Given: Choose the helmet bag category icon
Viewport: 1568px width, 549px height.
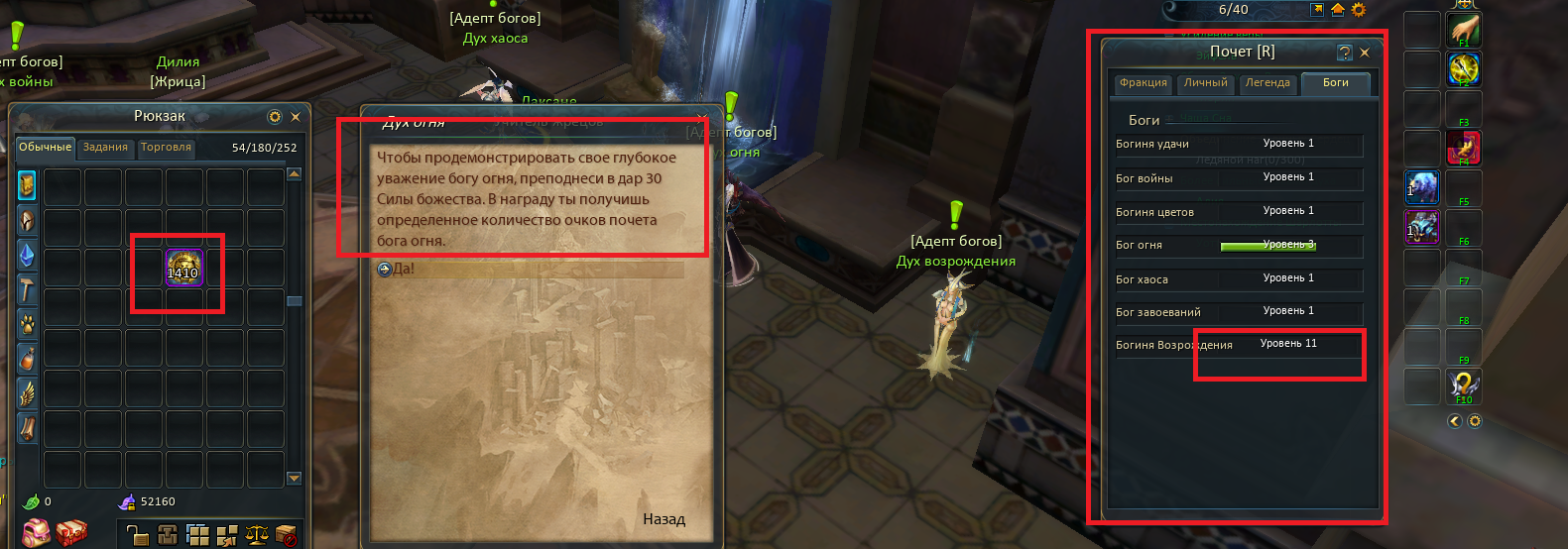Looking at the screenshot, I should [27, 220].
